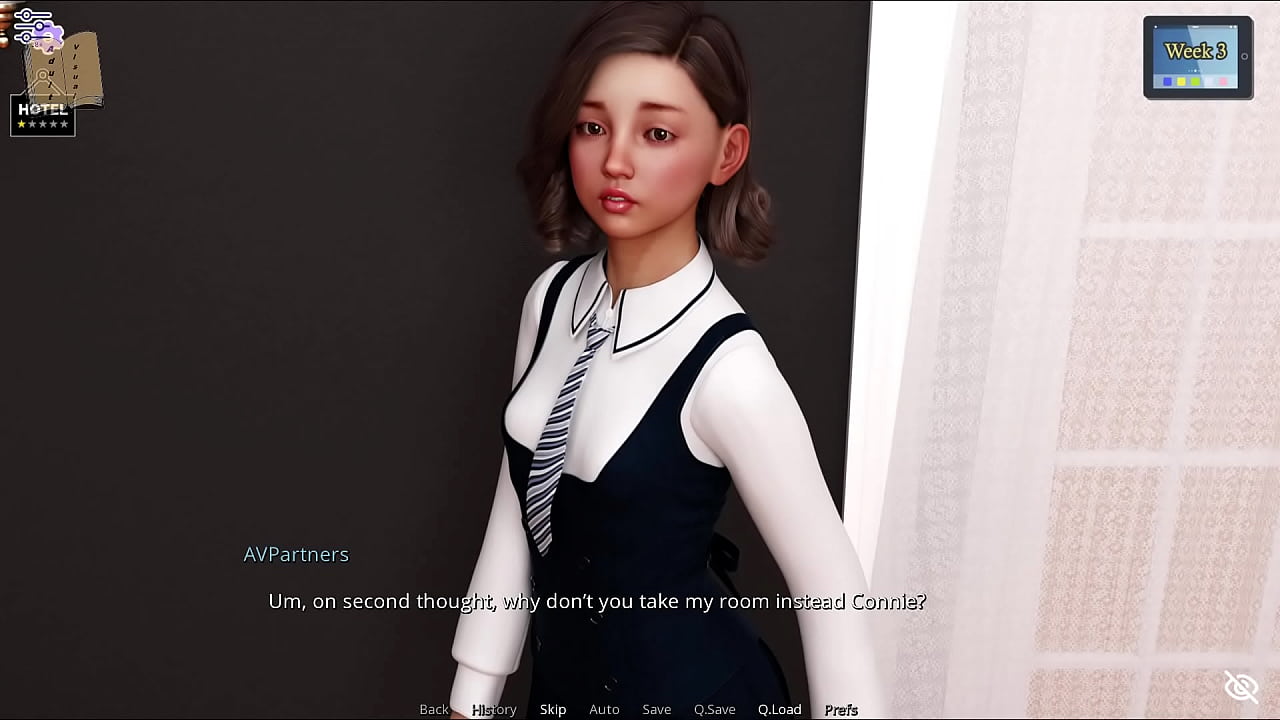The height and width of the screenshot is (720, 1280).
Task: Open the sliders settings icon
Action: point(32,26)
